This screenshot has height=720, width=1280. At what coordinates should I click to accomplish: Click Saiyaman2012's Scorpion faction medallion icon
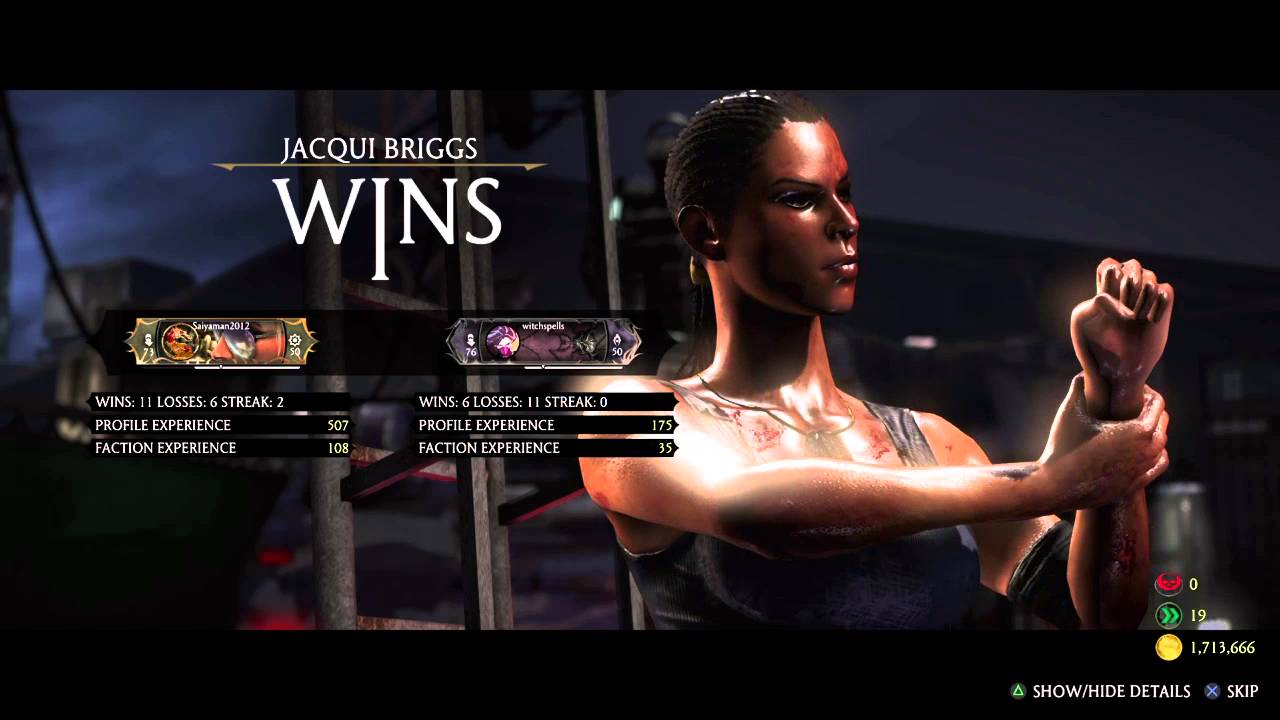tap(182, 342)
